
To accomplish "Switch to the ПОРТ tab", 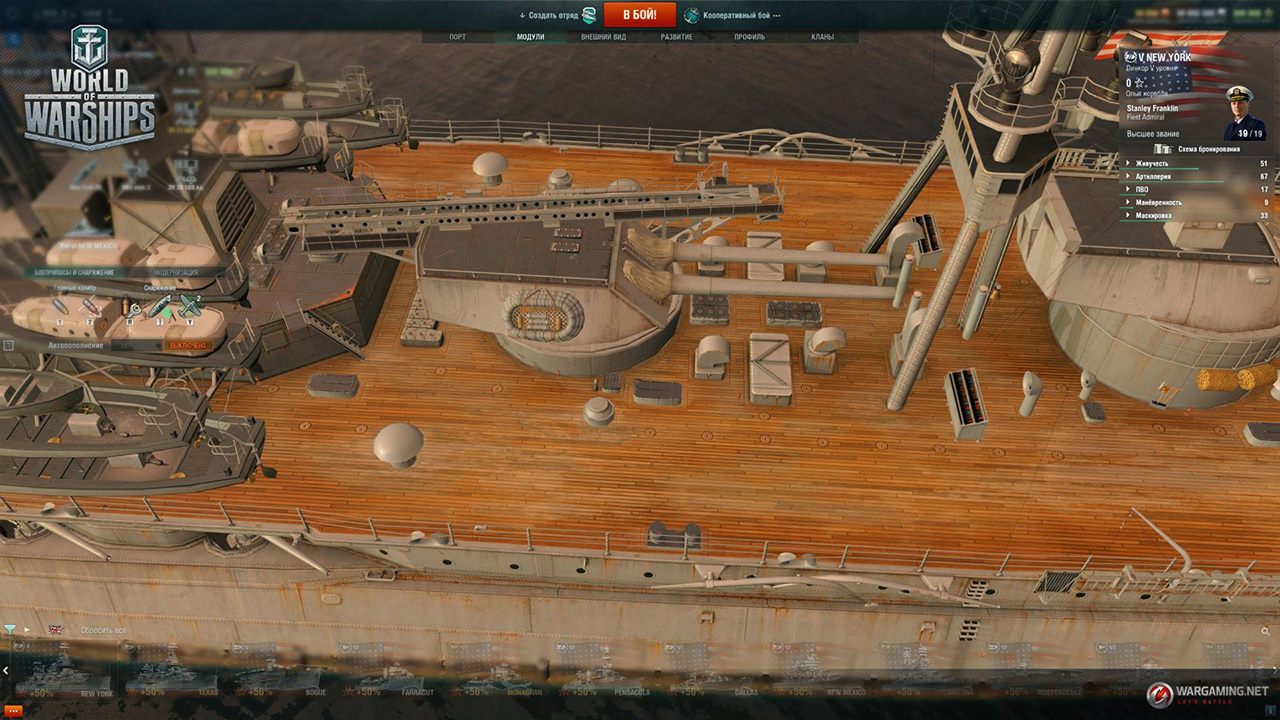I will click(x=457, y=37).
